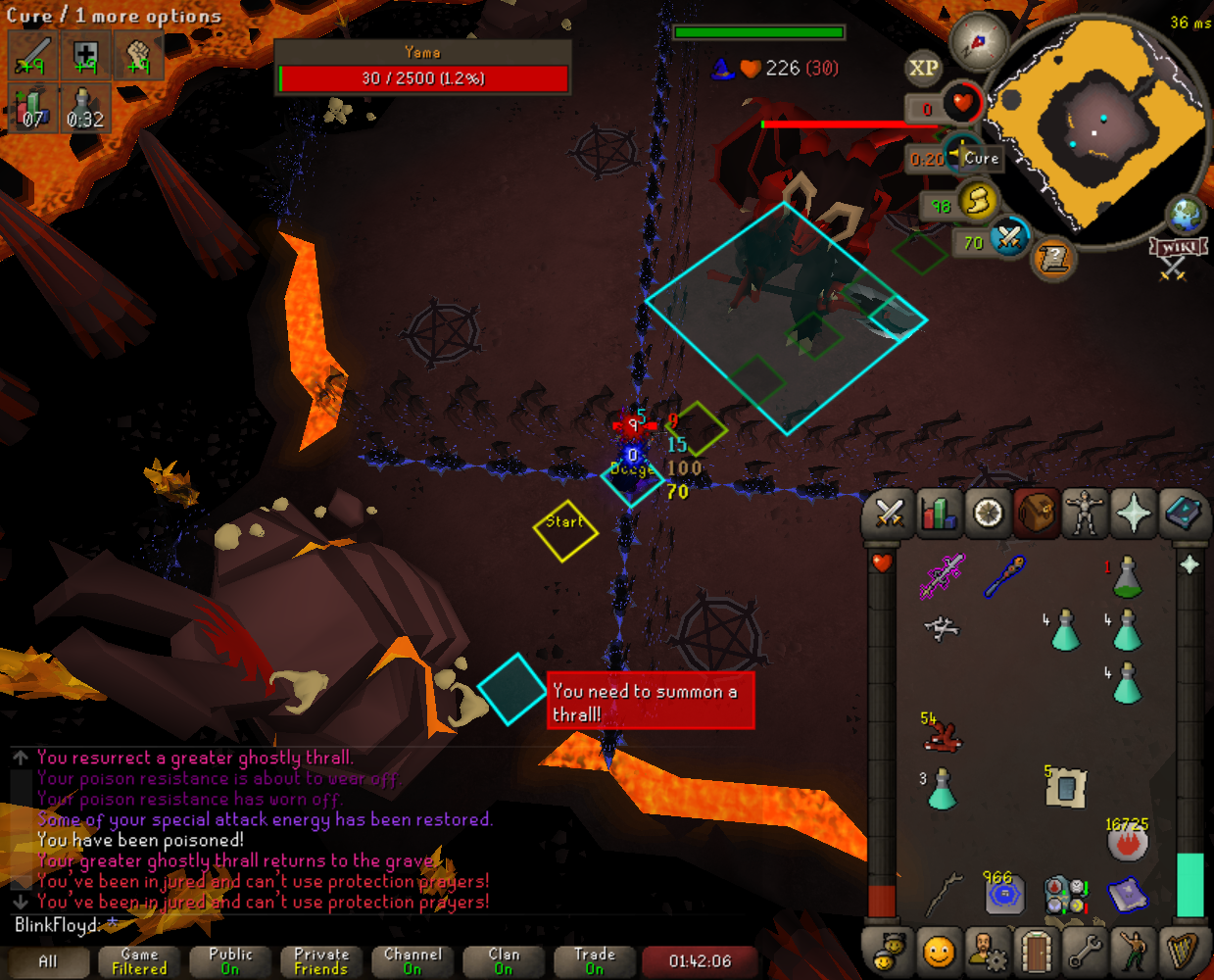Open the world map globe
The width and height of the screenshot is (1214, 980).
pos(1185,214)
